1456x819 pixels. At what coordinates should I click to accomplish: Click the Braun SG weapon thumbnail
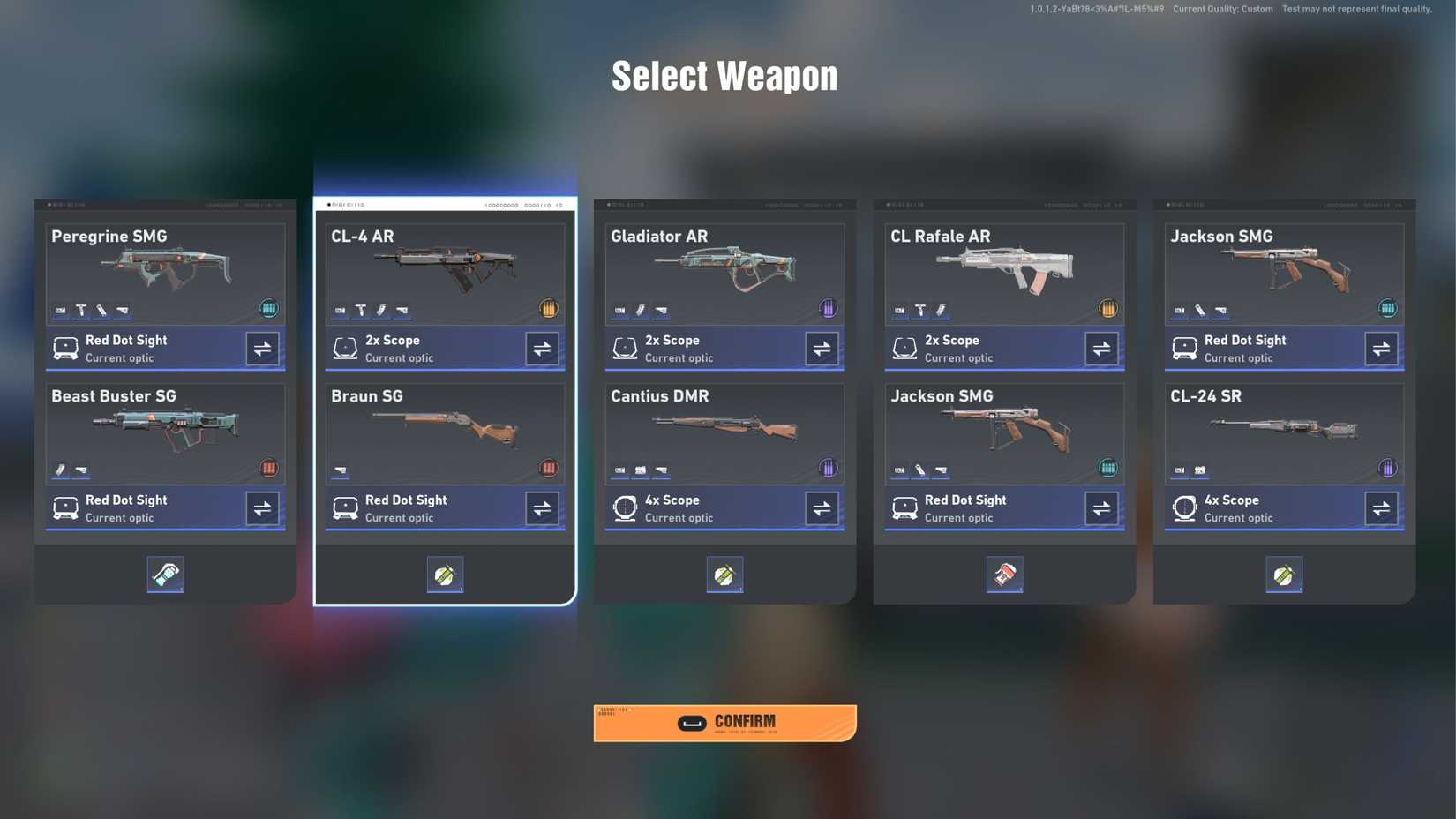tap(445, 432)
